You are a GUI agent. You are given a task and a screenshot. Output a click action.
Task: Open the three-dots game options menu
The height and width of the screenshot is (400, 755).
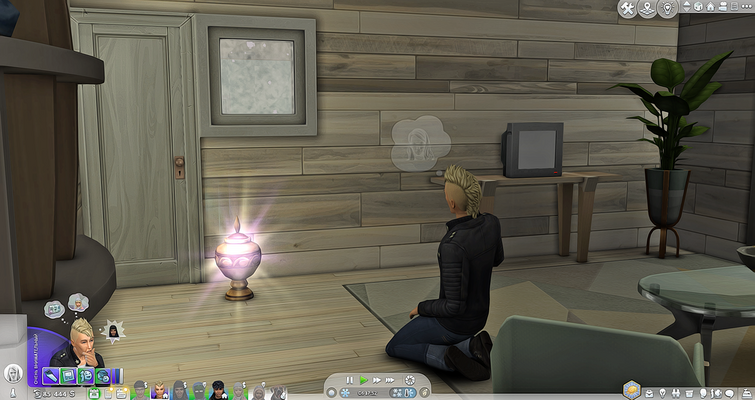coord(748,9)
